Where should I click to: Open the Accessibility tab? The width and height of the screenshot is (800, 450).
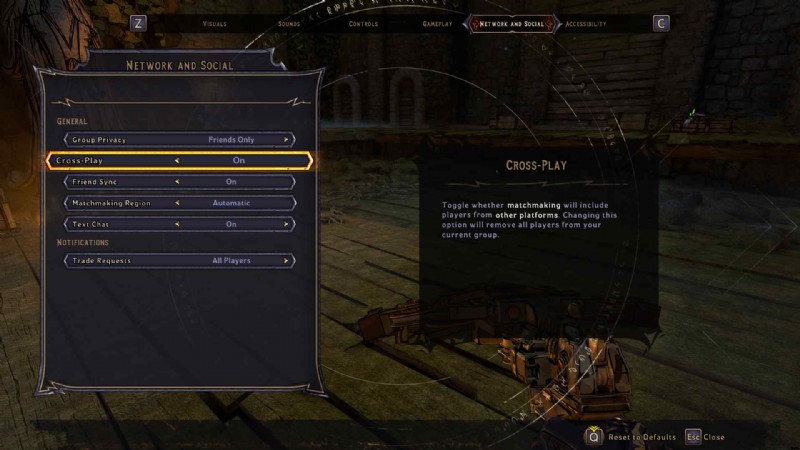[x=585, y=23]
